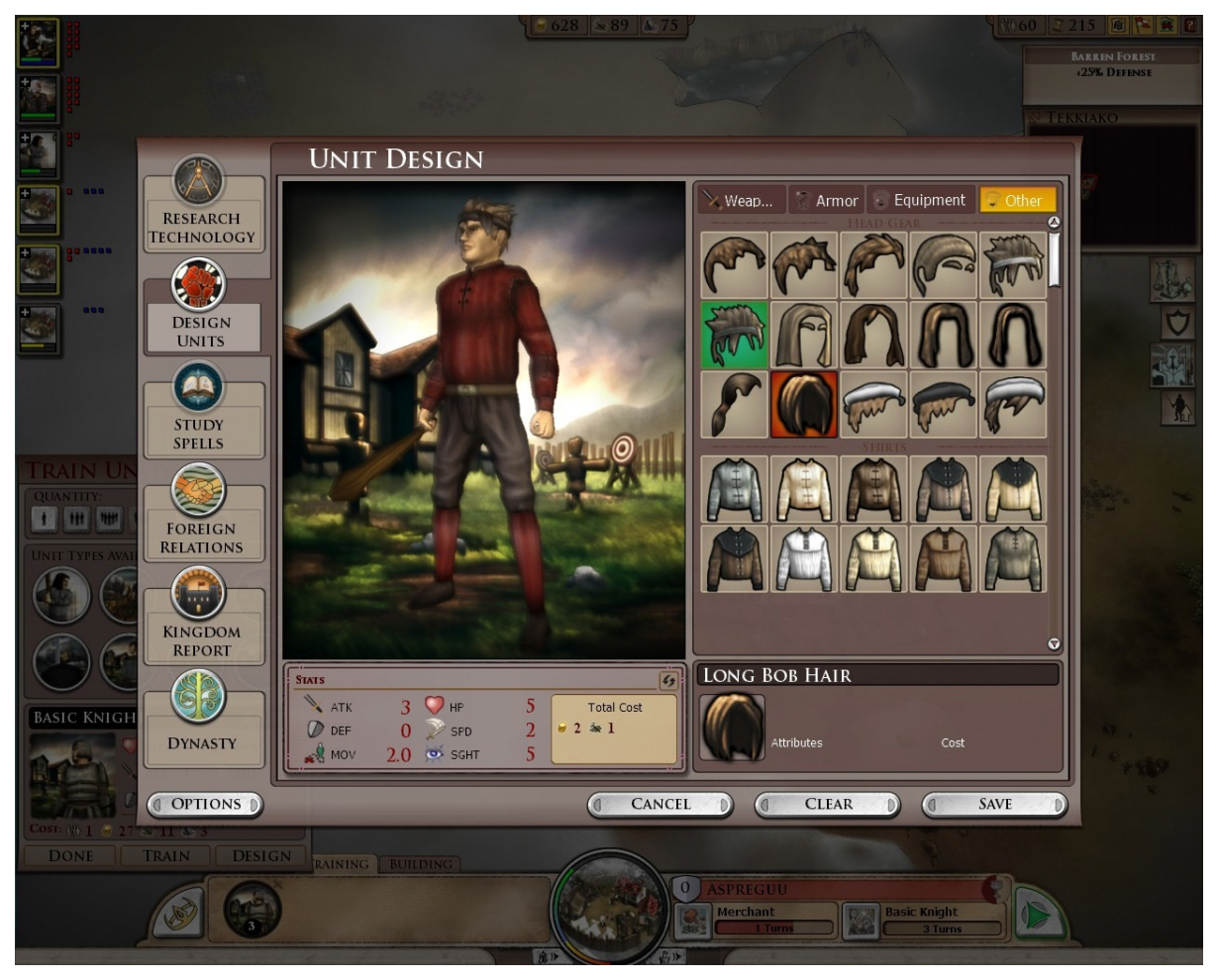Open the Equipment tab
This screenshot has width=1218, height=980.
920,200
